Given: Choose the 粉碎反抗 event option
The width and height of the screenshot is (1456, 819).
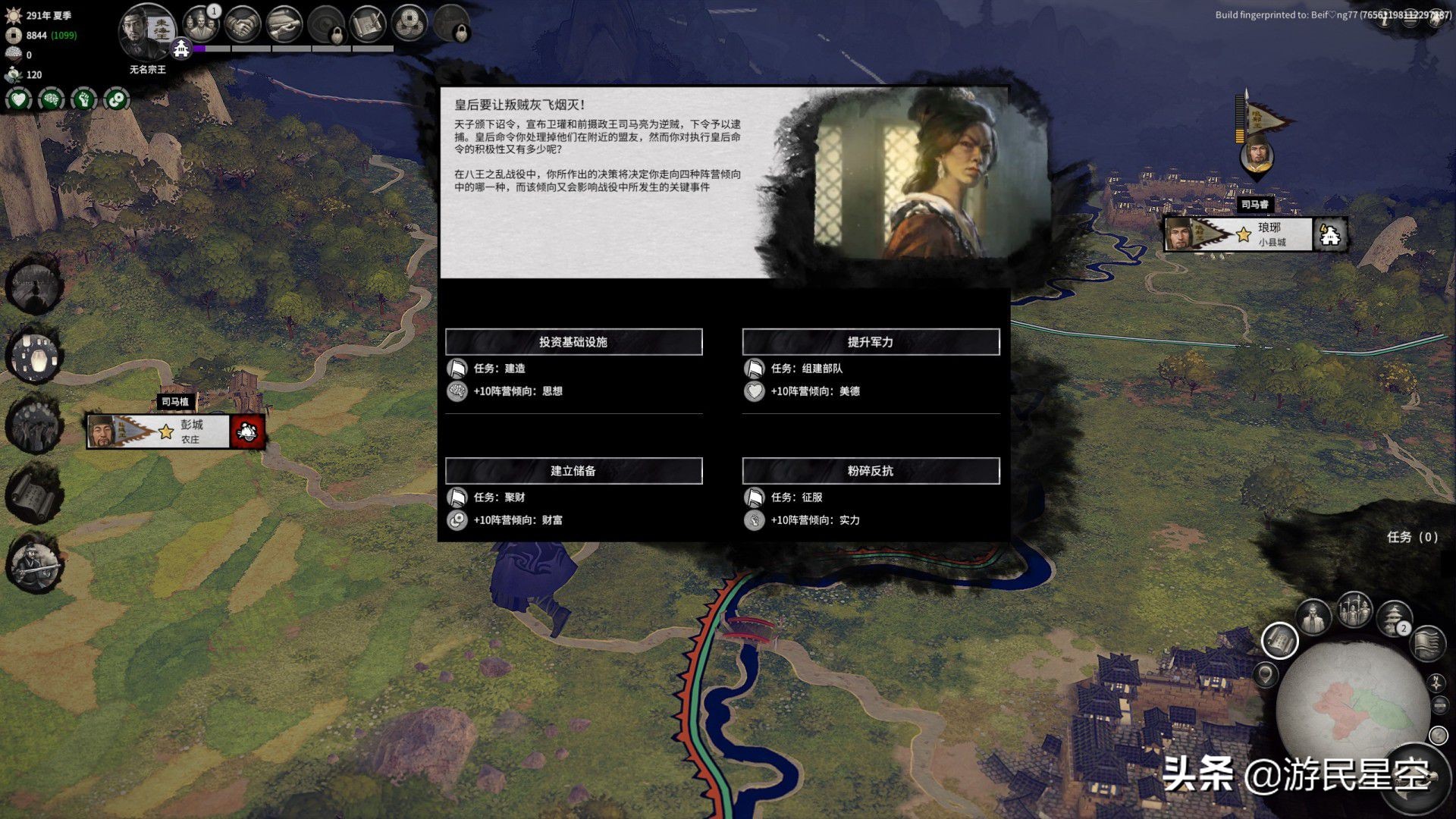Looking at the screenshot, I should [x=870, y=470].
